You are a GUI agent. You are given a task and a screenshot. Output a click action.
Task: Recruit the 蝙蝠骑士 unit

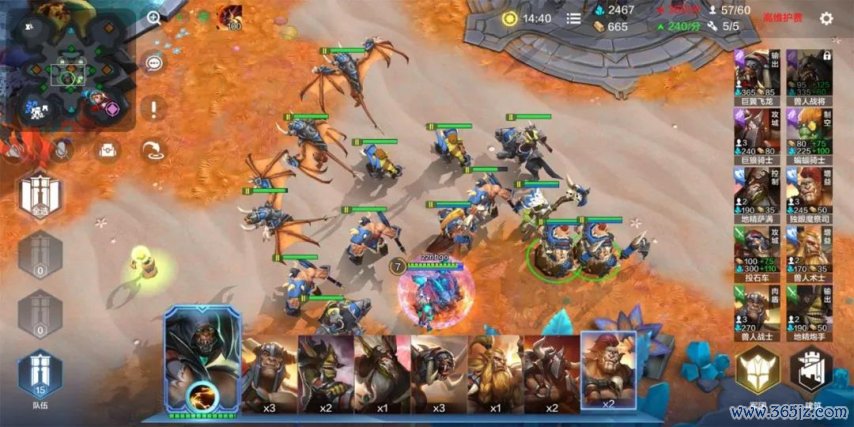[808, 131]
